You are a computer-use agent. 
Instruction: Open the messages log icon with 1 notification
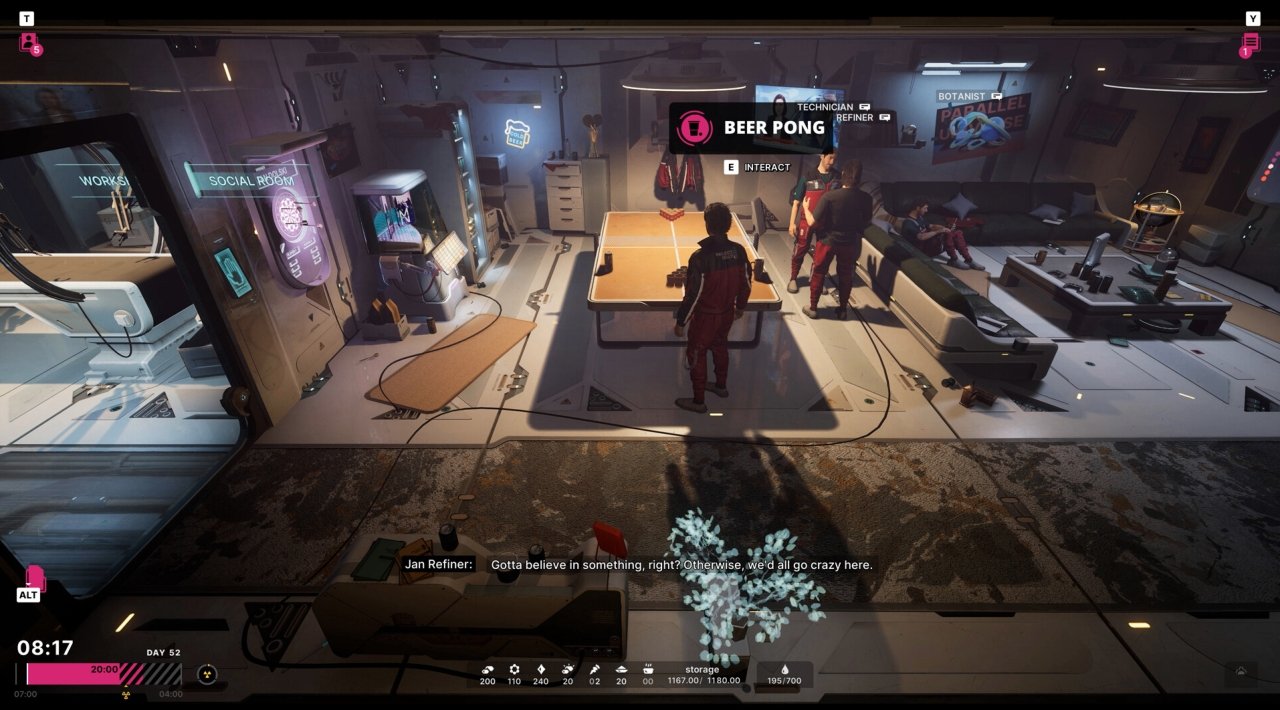click(x=1250, y=43)
